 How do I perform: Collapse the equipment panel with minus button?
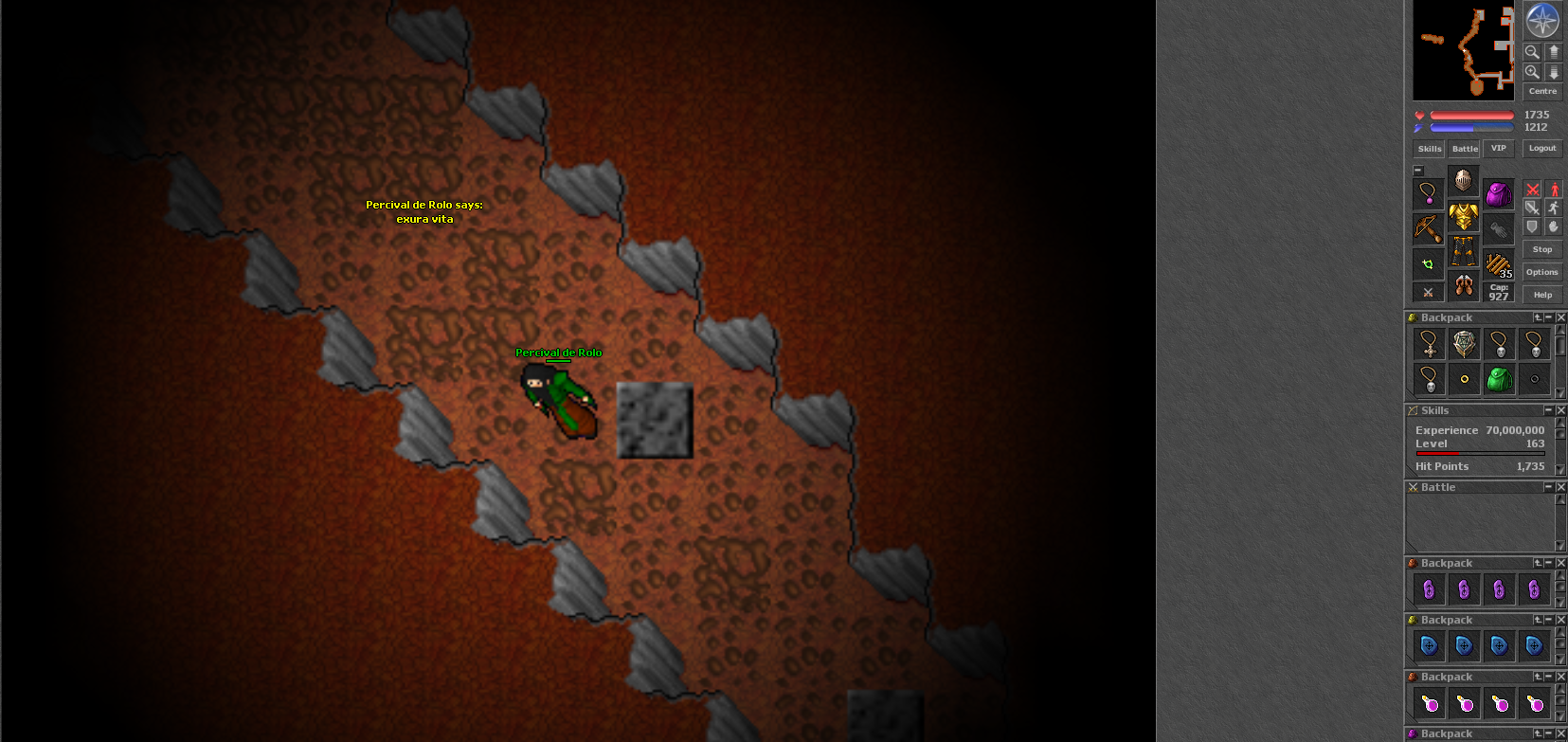click(1417, 170)
